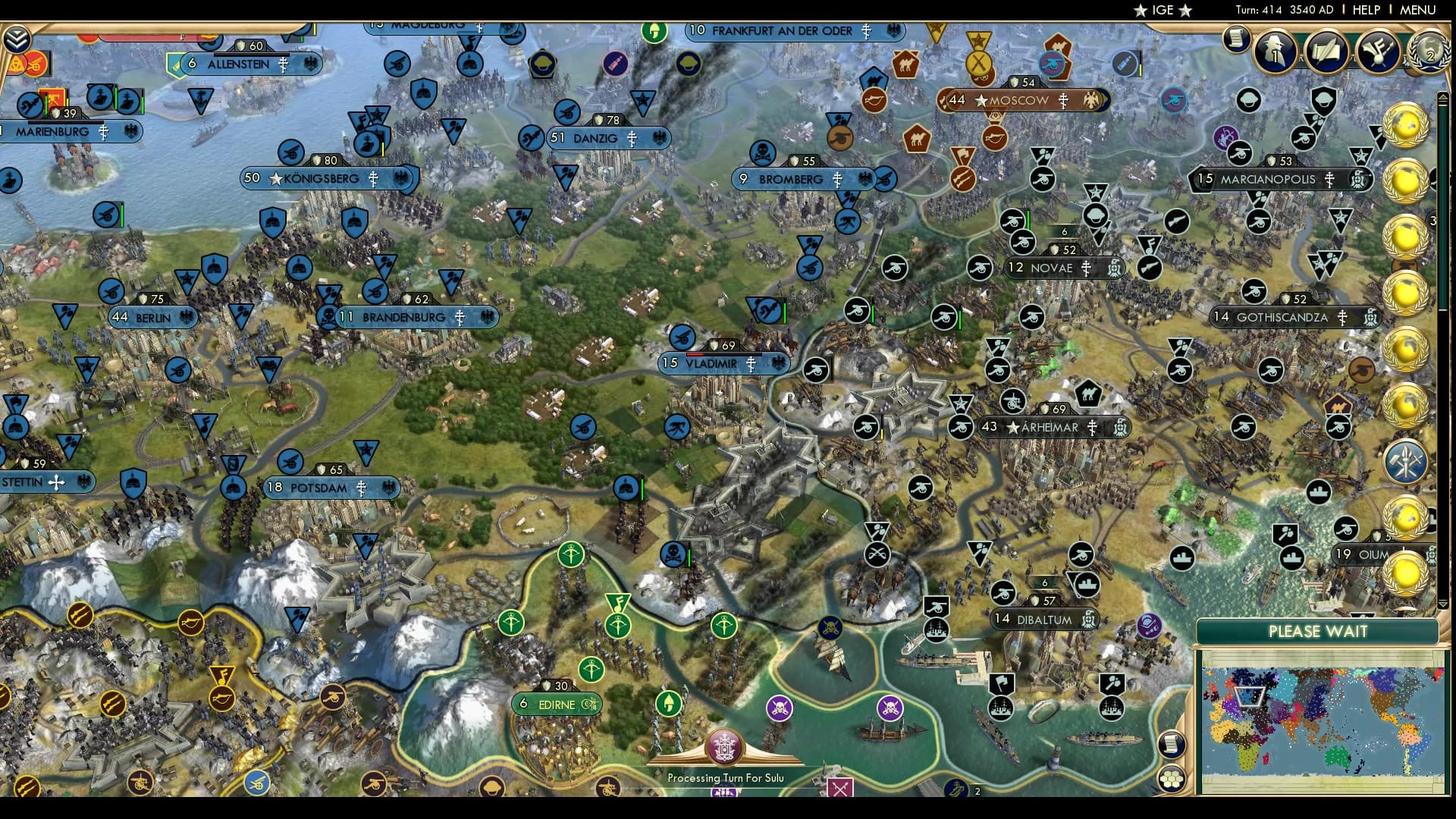Click a yellow globe city-state quest notification
The image size is (1456, 819).
(1407, 125)
